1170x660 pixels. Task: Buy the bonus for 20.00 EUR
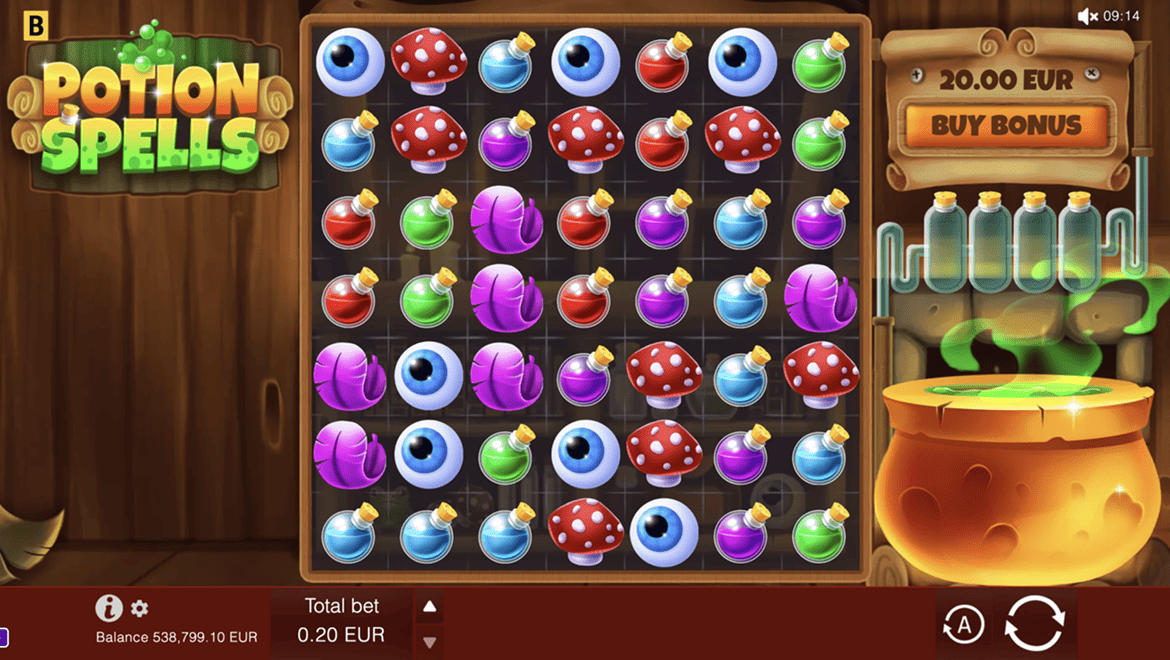click(x=1006, y=125)
